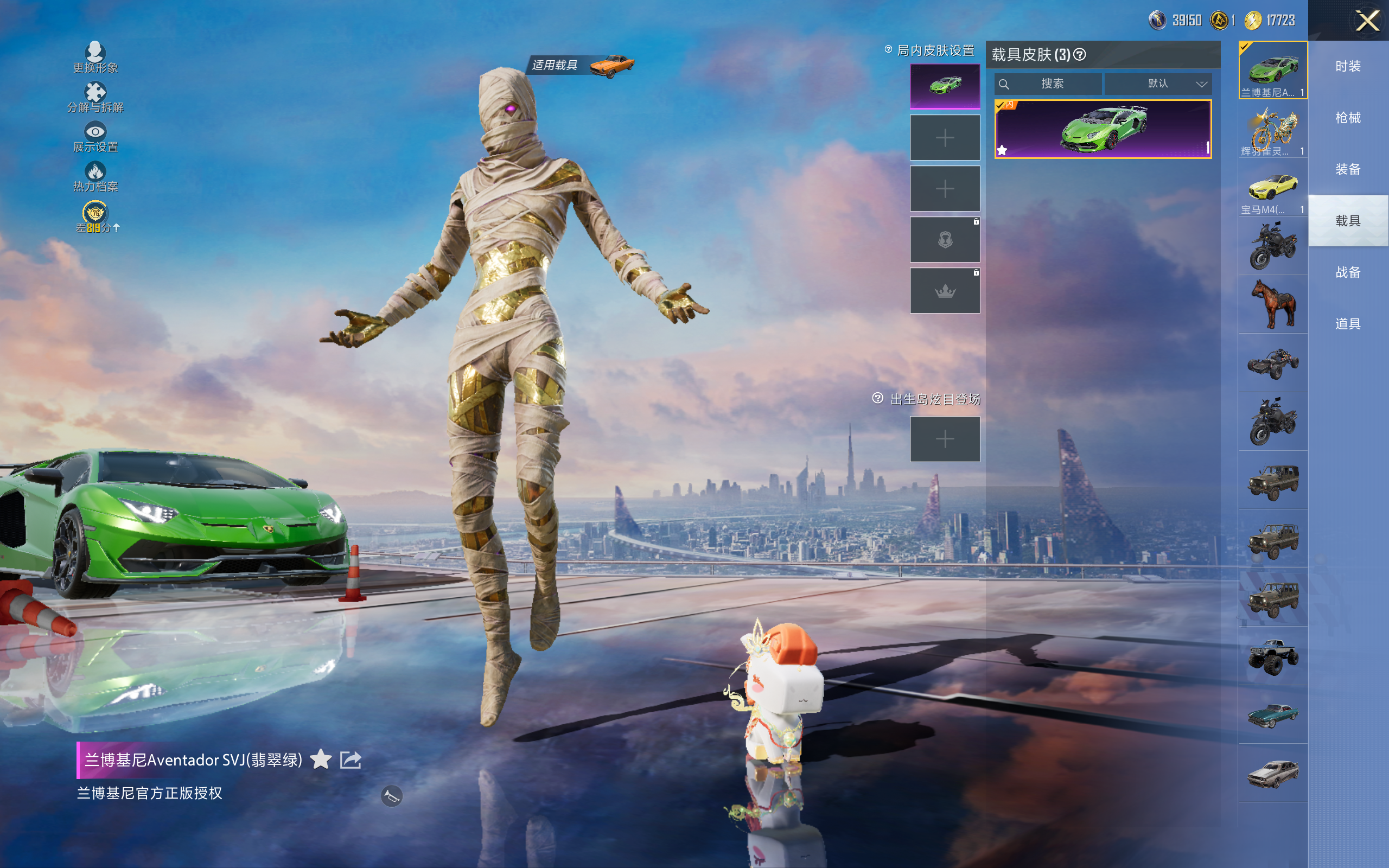Add a 出生岛炫目登场 entrance effect
Image resolution: width=1389 pixels, height=868 pixels.
click(x=945, y=439)
